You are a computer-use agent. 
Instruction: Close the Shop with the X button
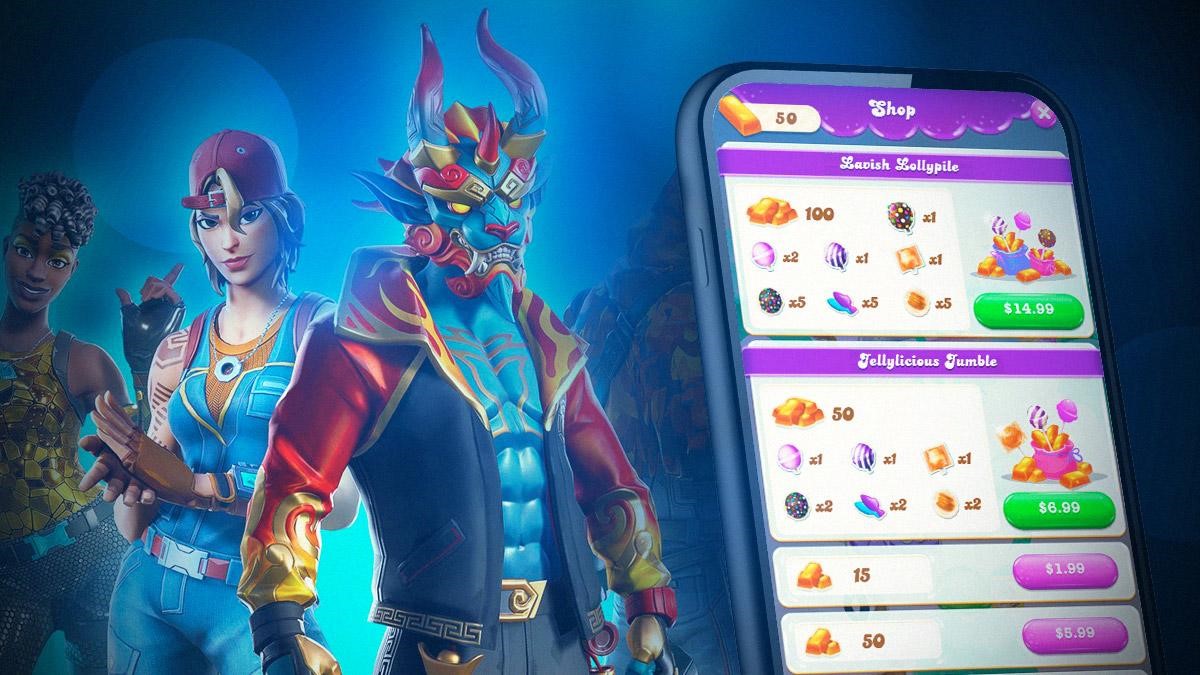click(x=1043, y=113)
